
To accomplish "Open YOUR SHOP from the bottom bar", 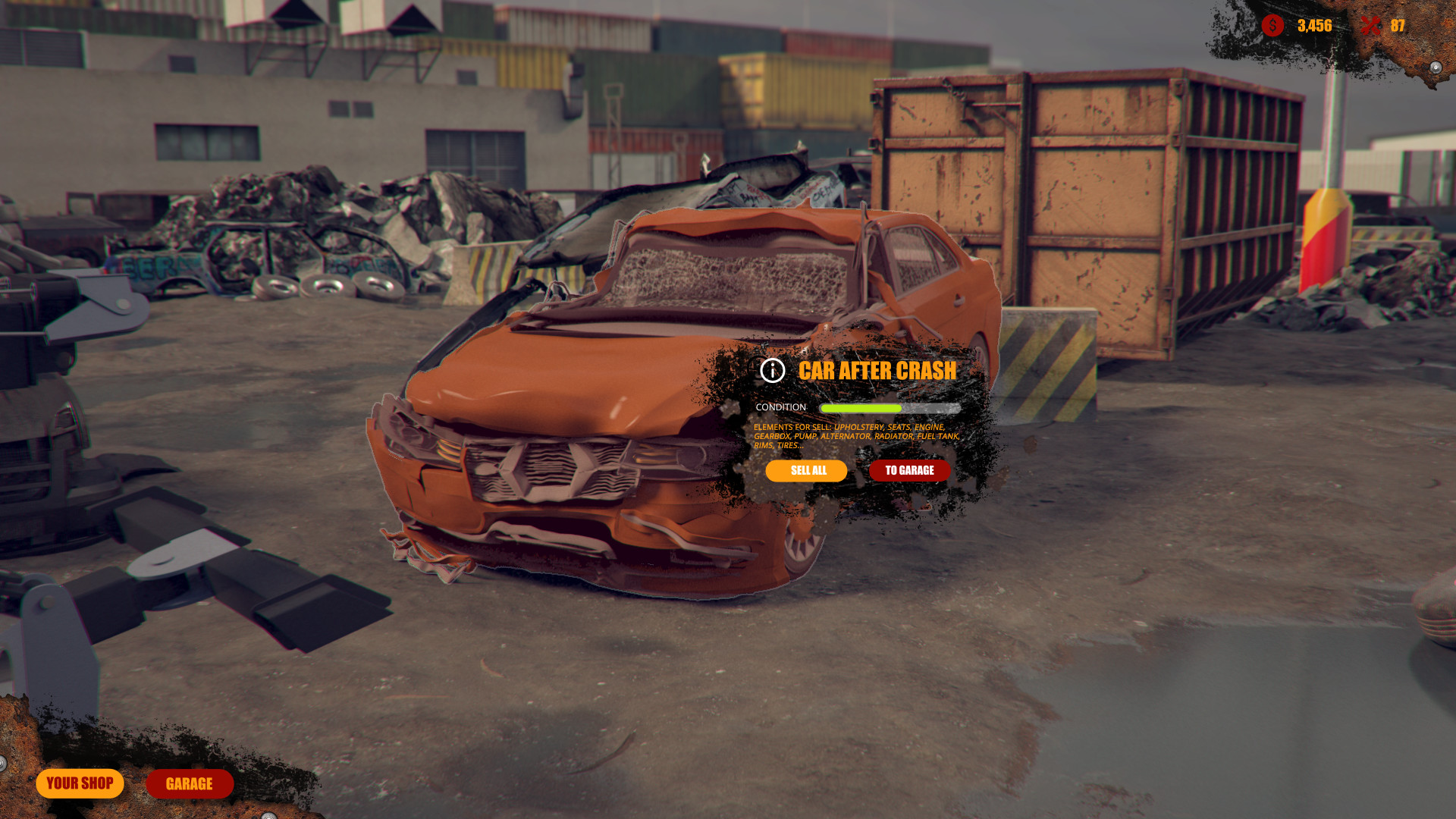I will click(80, 783).
